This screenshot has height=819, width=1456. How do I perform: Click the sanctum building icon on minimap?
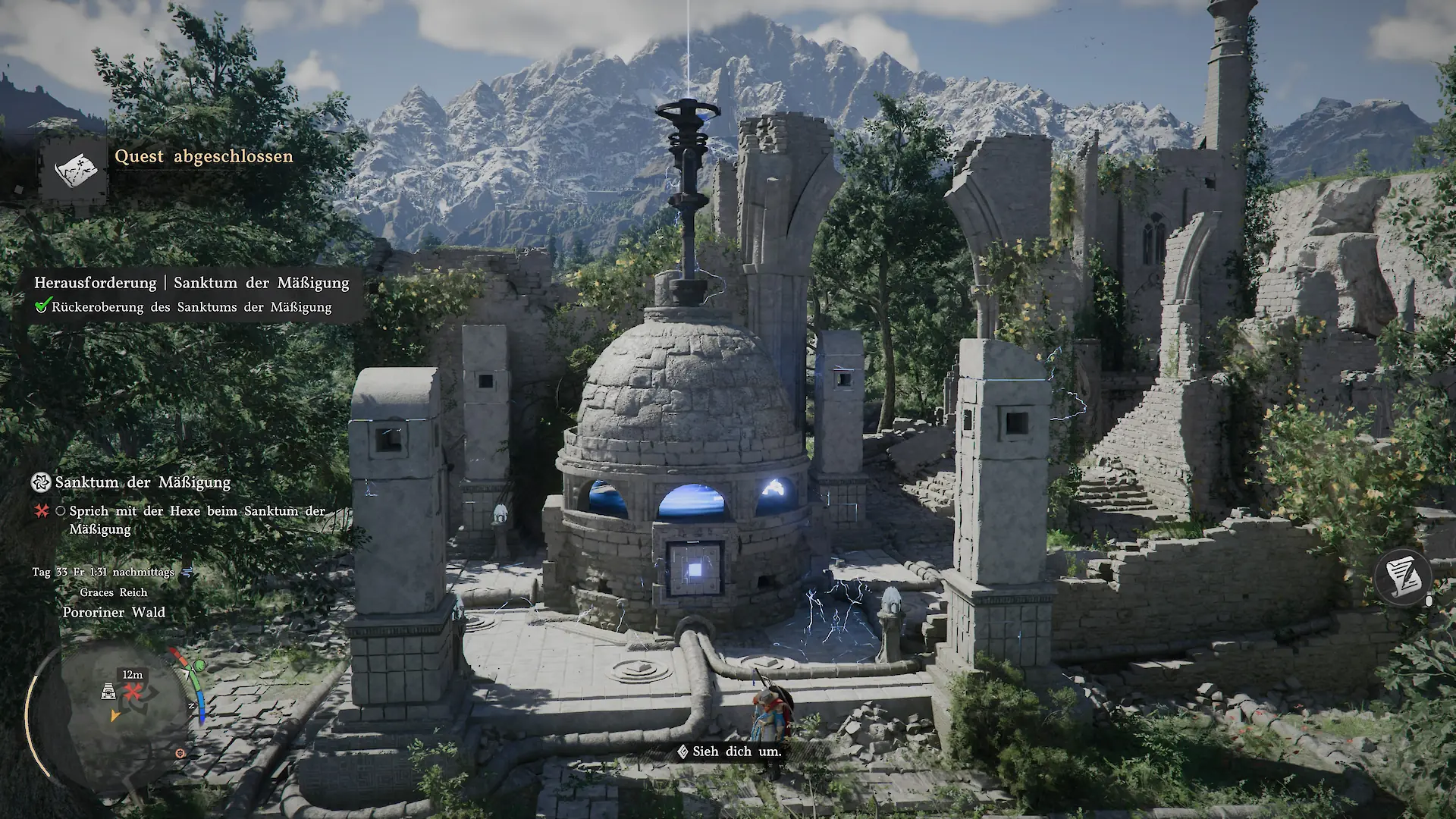tap(108, 691)
